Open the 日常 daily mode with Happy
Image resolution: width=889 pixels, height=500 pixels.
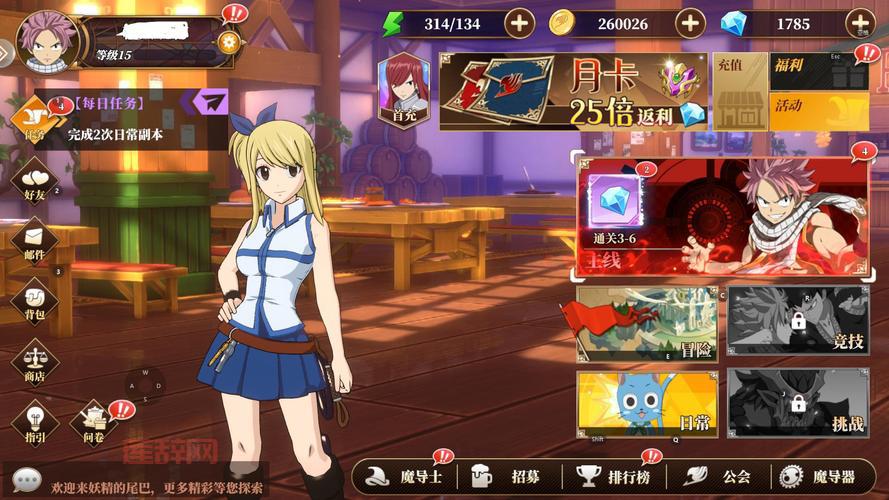646,404
